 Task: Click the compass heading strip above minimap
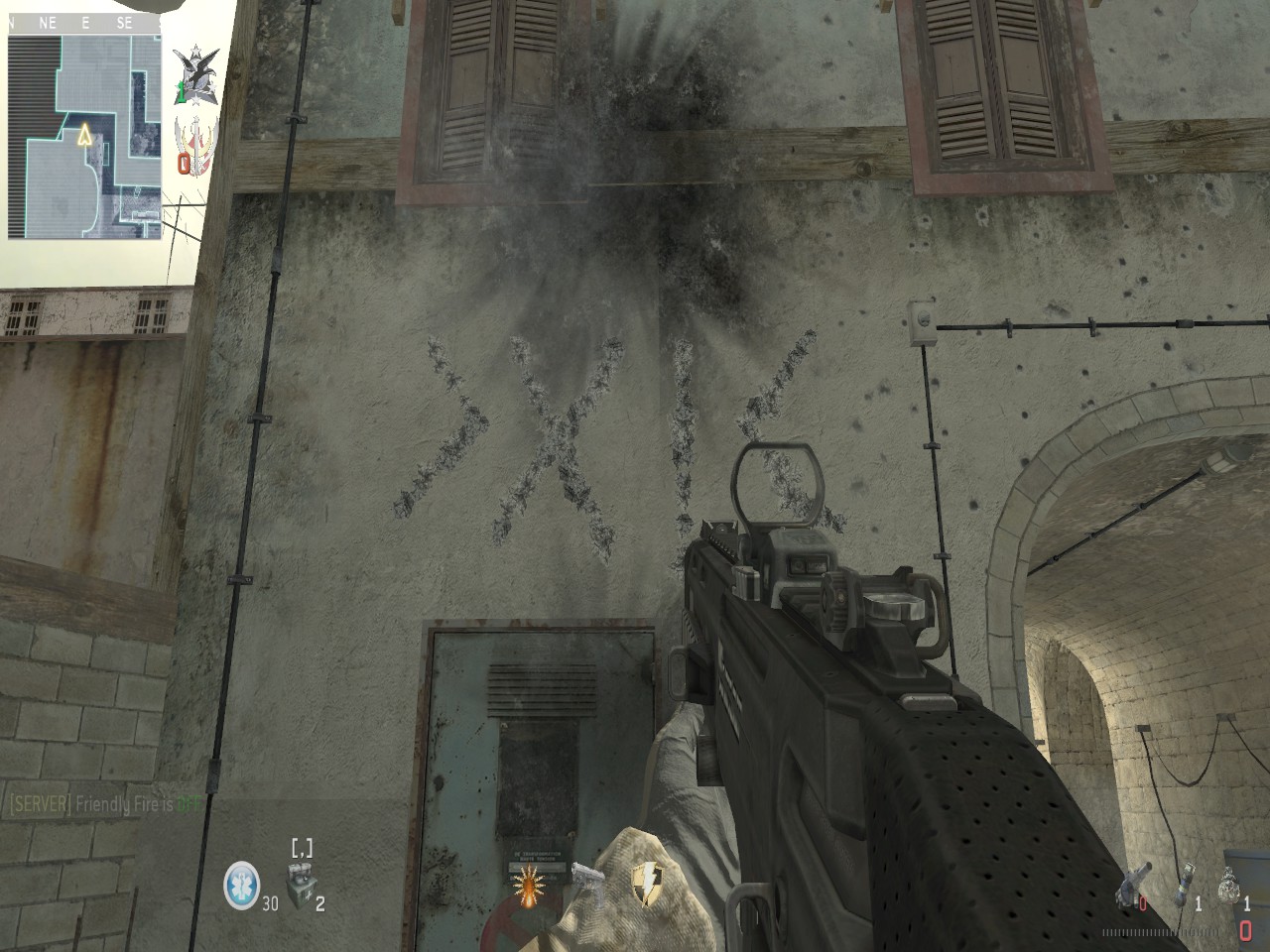(x=85, y=21)
